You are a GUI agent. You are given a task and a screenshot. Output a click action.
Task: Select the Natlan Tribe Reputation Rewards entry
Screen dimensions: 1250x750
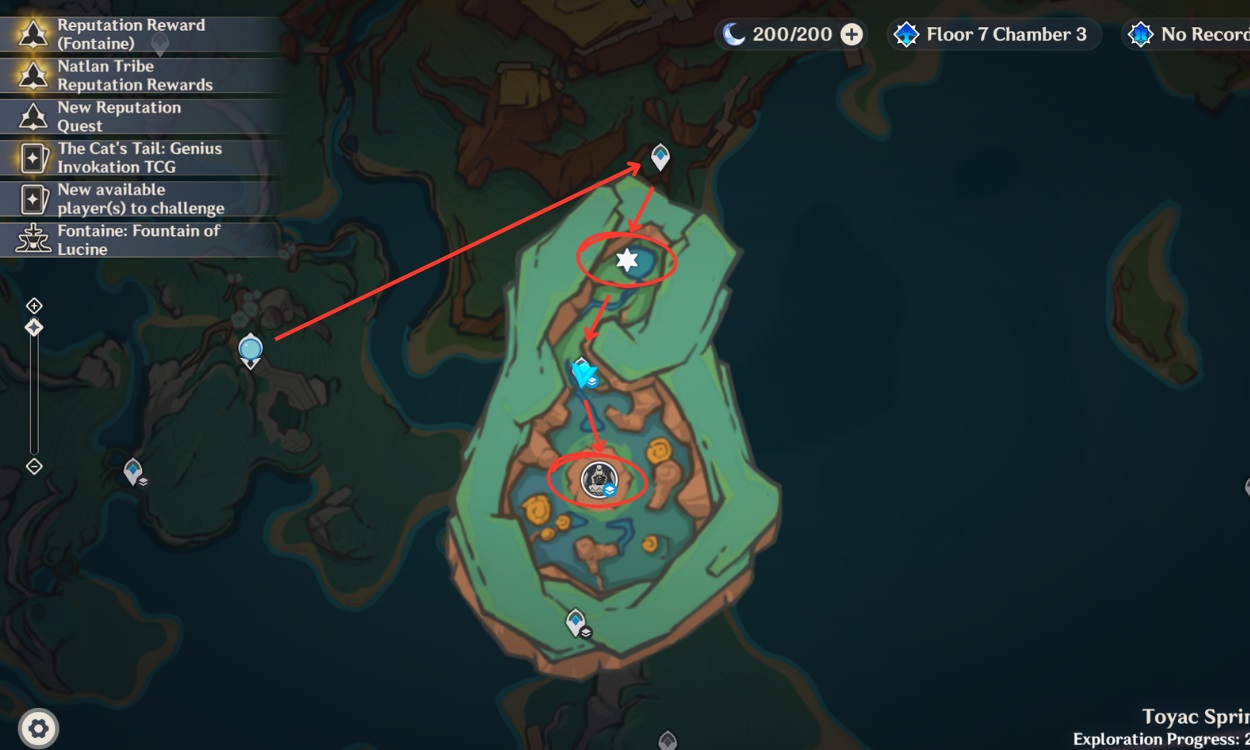tap(134, 75)
